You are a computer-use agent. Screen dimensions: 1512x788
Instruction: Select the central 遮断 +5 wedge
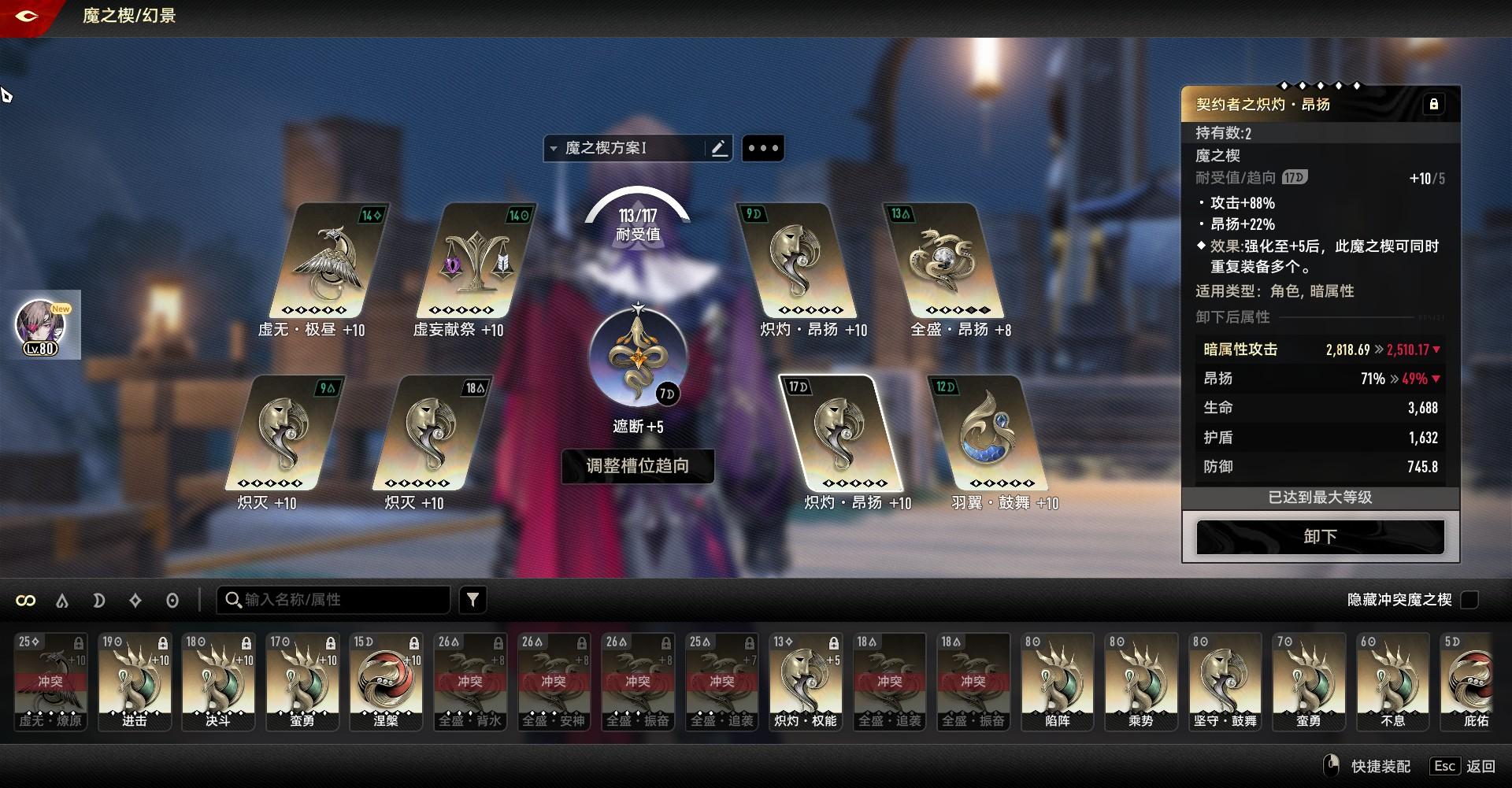point(638,360)
